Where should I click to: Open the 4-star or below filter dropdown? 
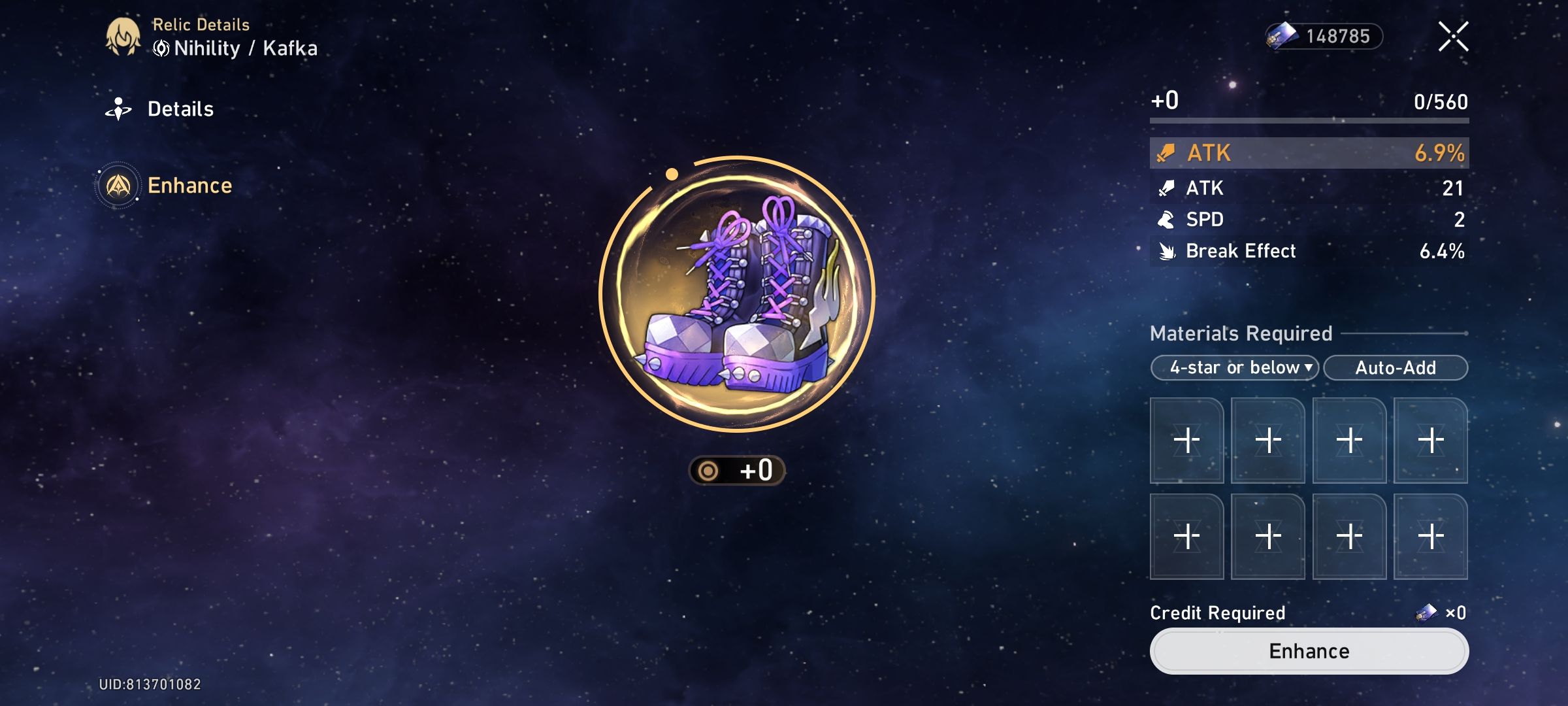click(1233, 367)
